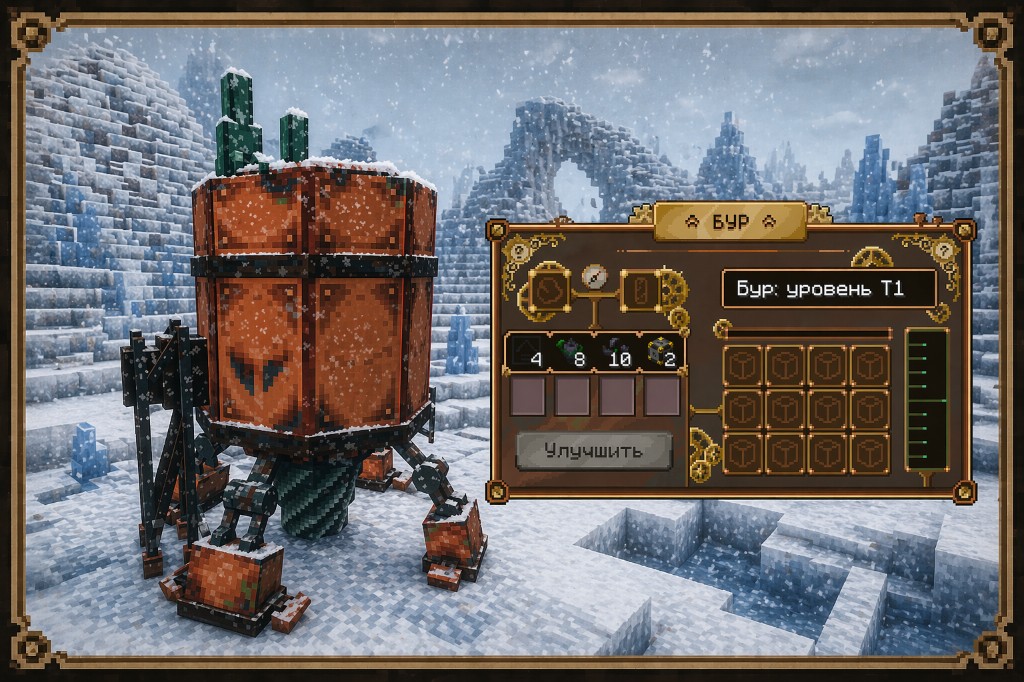The width and height of the screenshot is (1024, 682).
Task: Select the slot with the coal lump outline
Action: 549,291
